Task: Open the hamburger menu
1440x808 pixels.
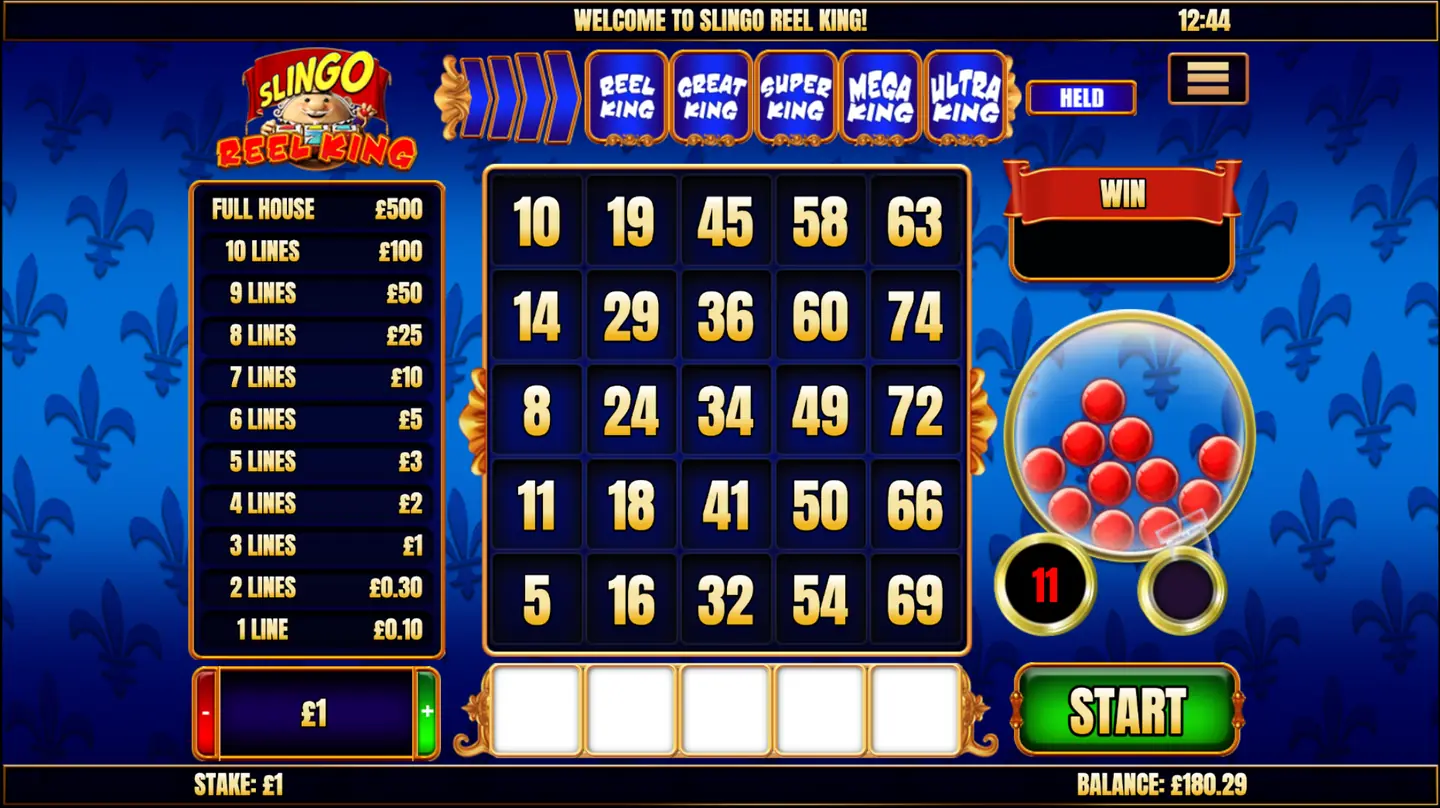Action: point(1207,79)
